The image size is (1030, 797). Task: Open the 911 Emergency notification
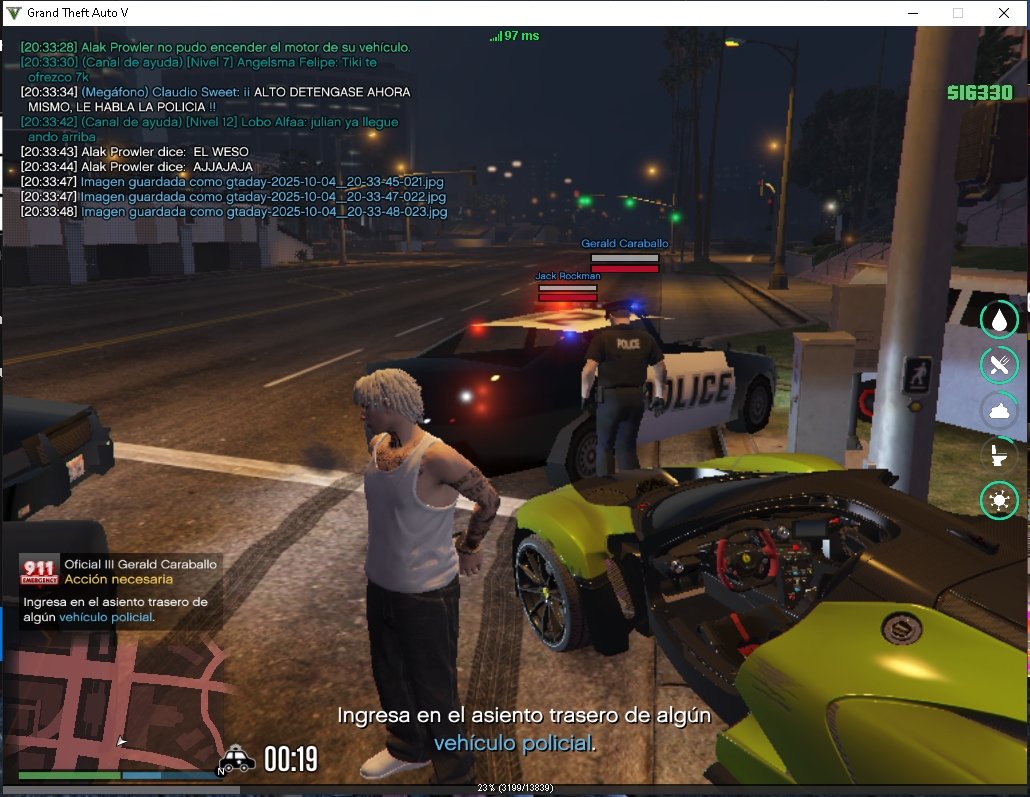click(120, 590)
